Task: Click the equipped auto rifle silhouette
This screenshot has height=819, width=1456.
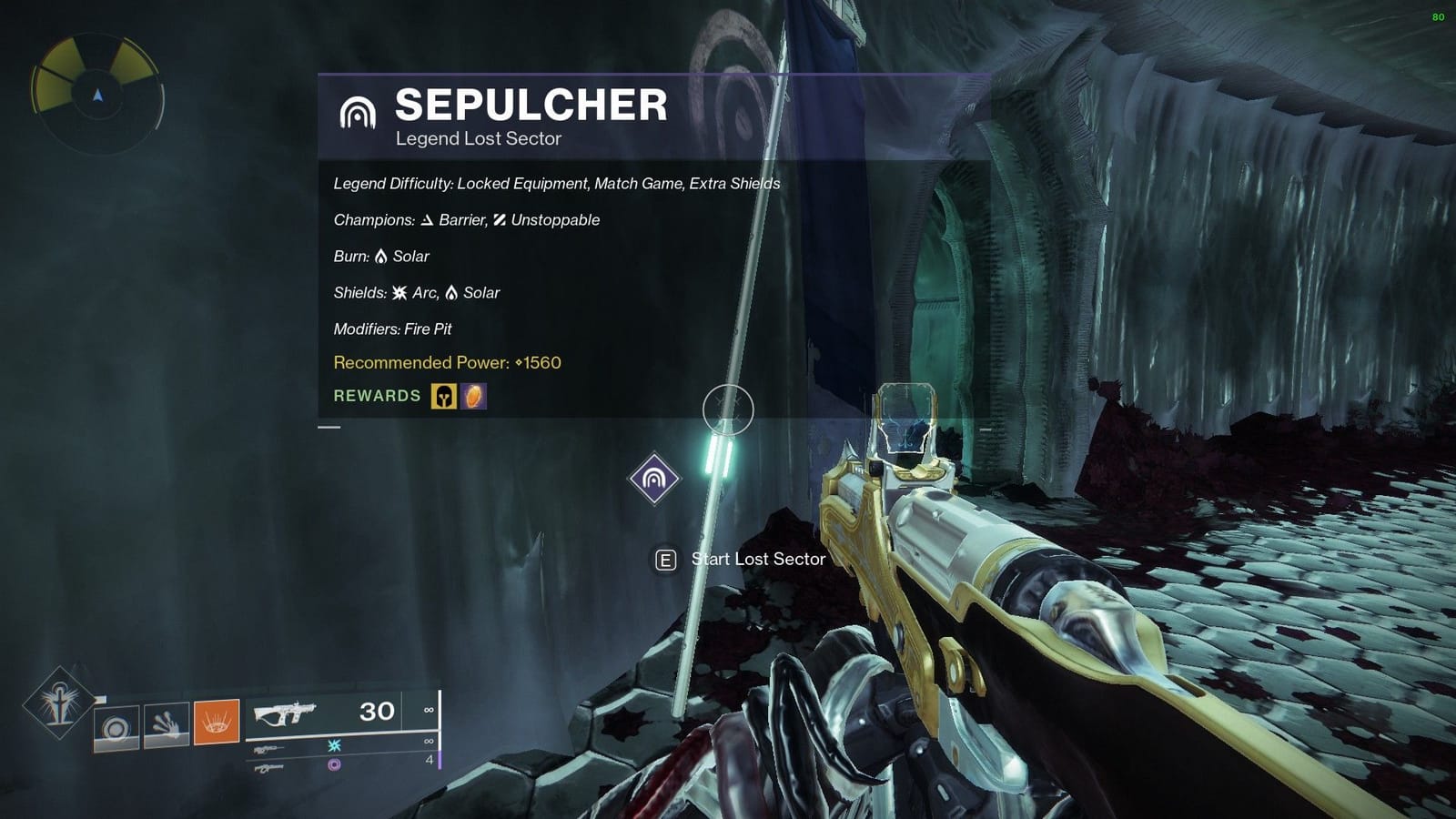Action: [287, 713]
